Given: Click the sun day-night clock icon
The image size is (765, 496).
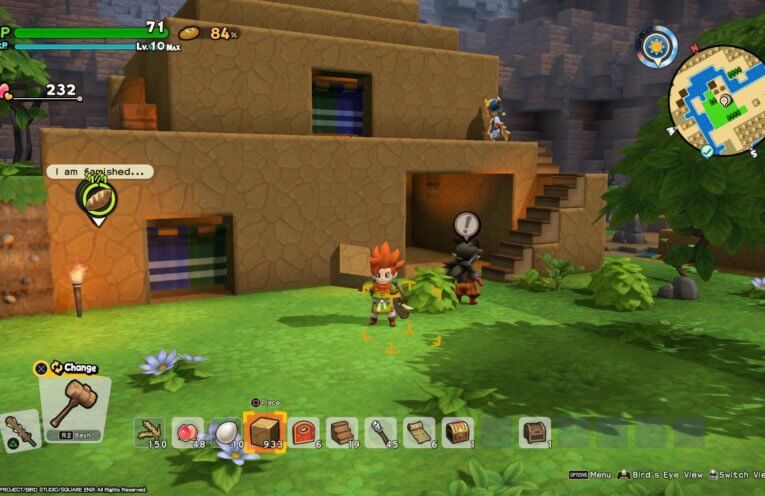Looking at the screenshot, I should [656, 45].
